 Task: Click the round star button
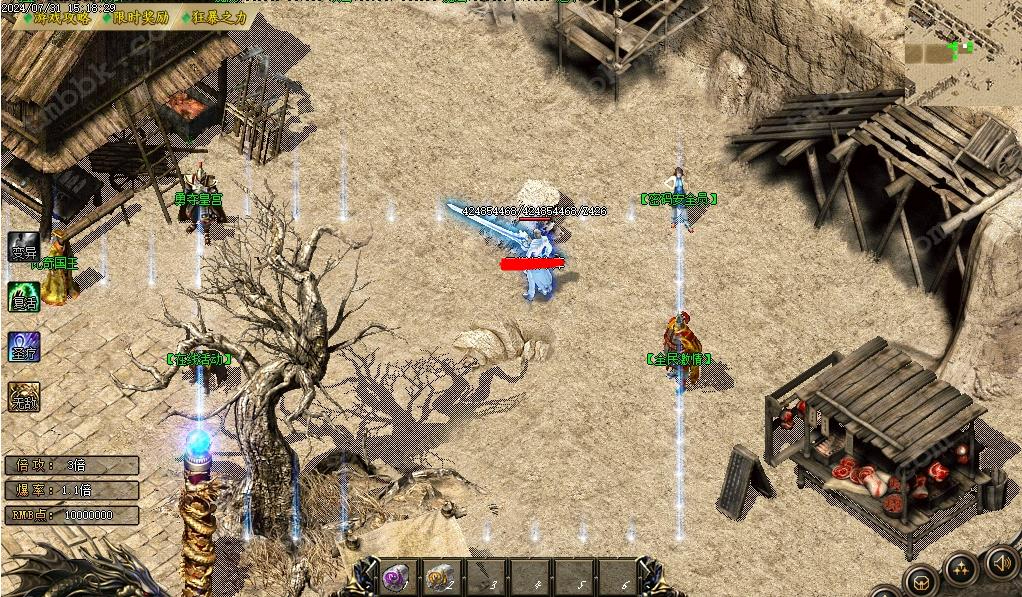(x=961, y=570)
